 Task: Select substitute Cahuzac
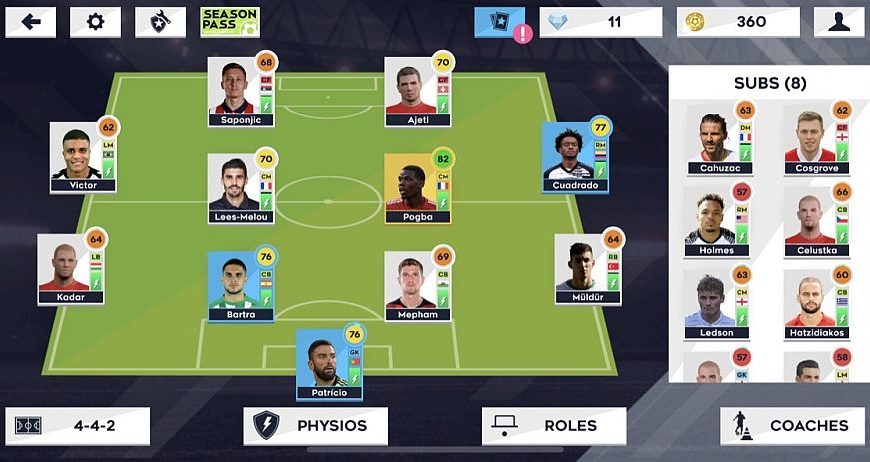718,139
